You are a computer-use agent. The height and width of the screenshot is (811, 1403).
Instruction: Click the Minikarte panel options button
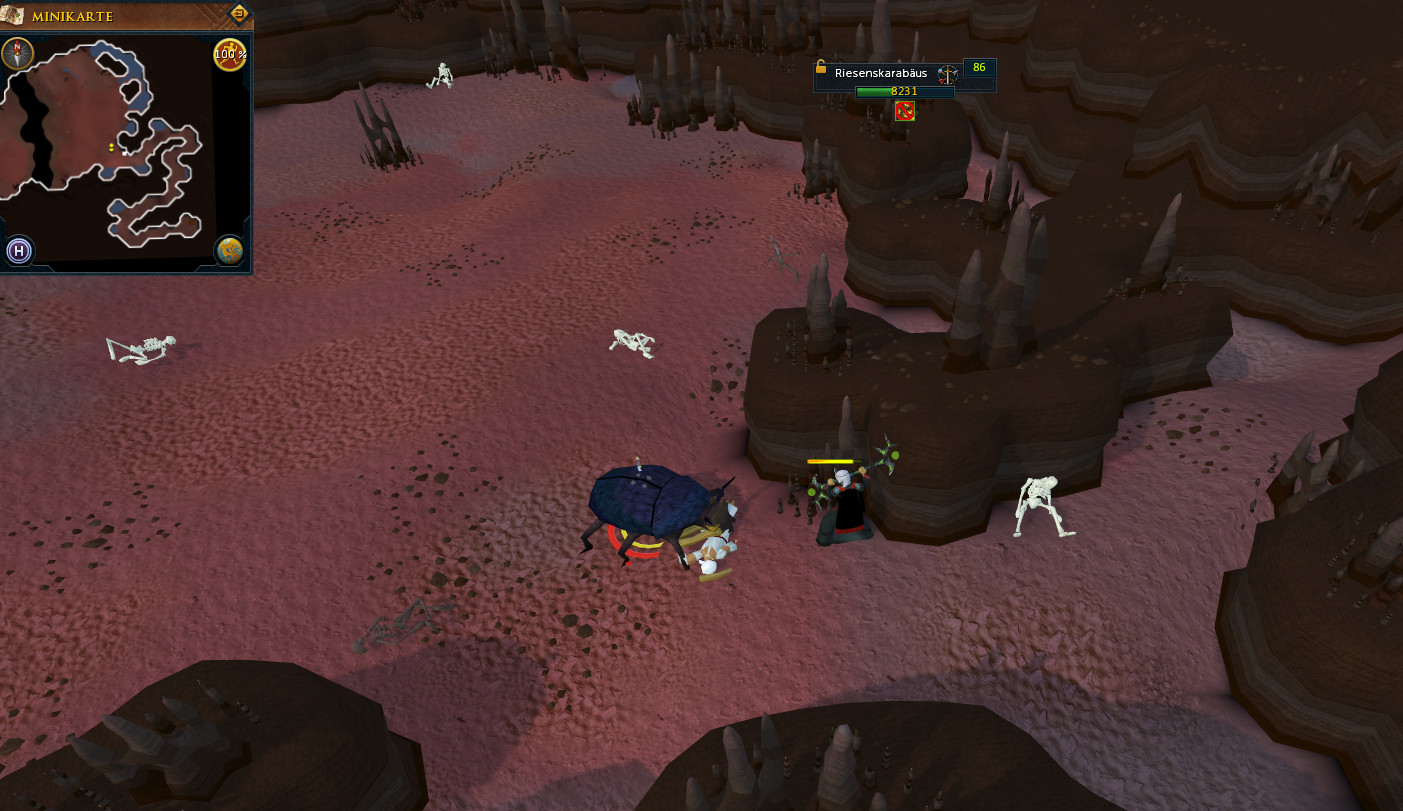pyautogui.click(x=239, y=14)
